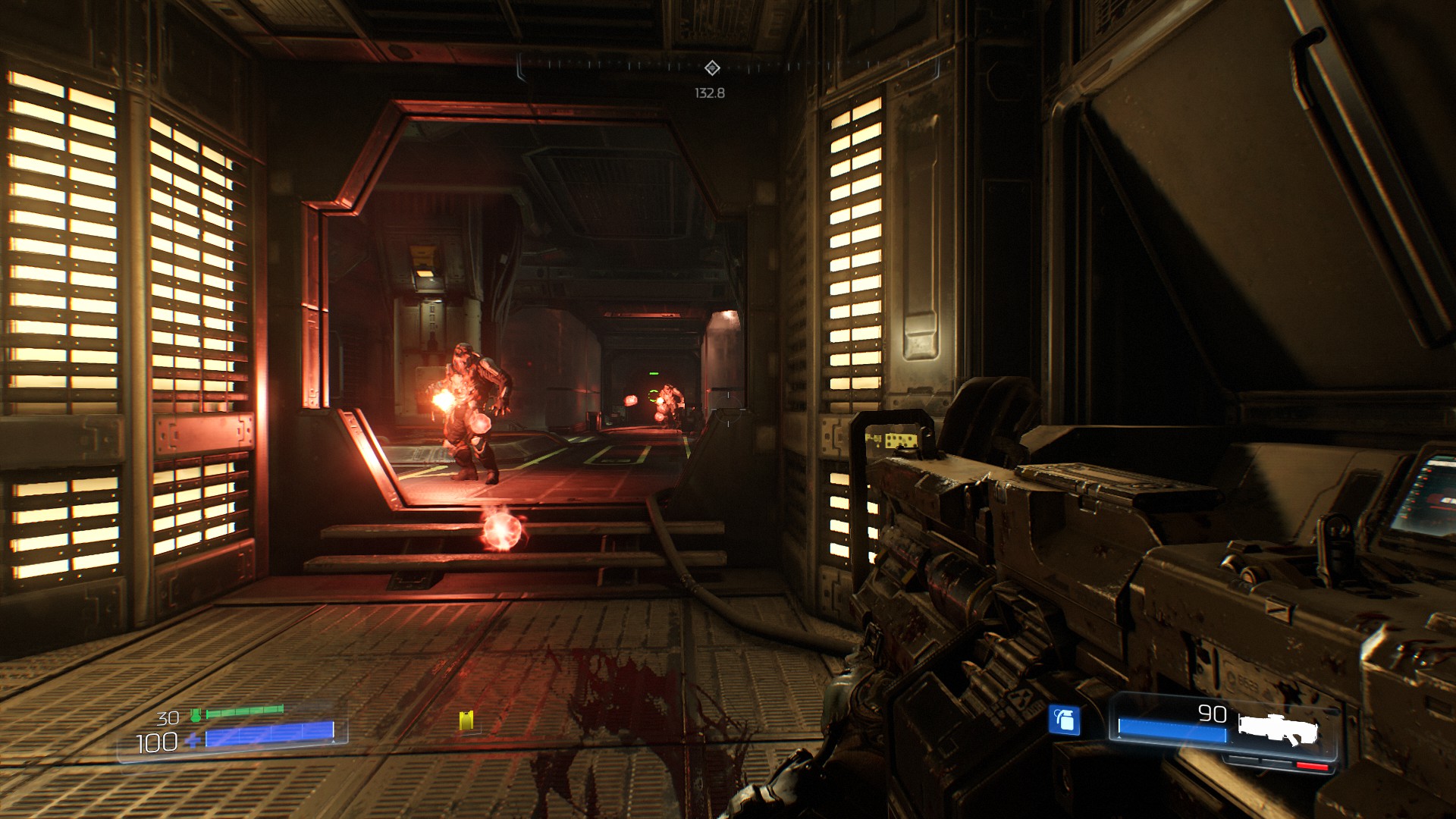Image resolution: width=1456 pixels, height=819 pixels.
Task: Select the yellow keycard indicator icon
Action: (x=466, y=720)
